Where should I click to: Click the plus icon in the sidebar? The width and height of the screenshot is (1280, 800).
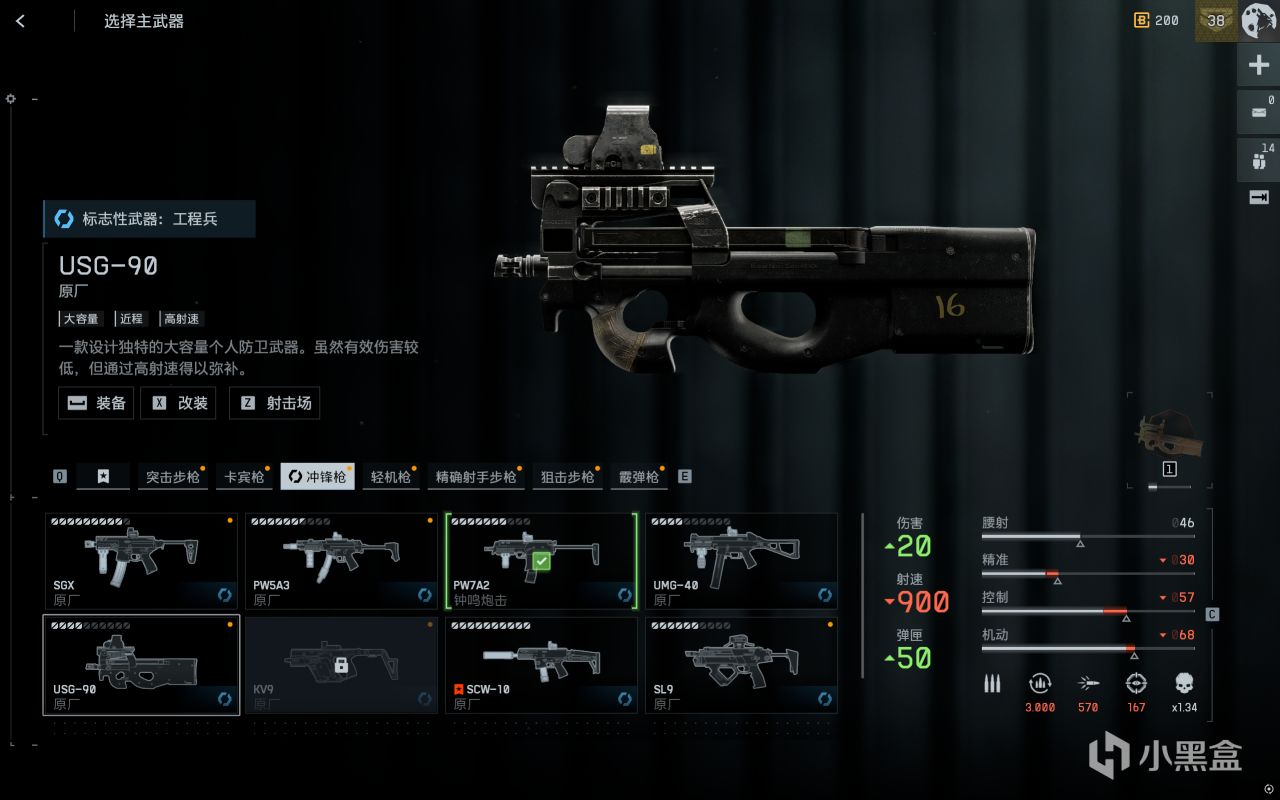[1258, 66]
